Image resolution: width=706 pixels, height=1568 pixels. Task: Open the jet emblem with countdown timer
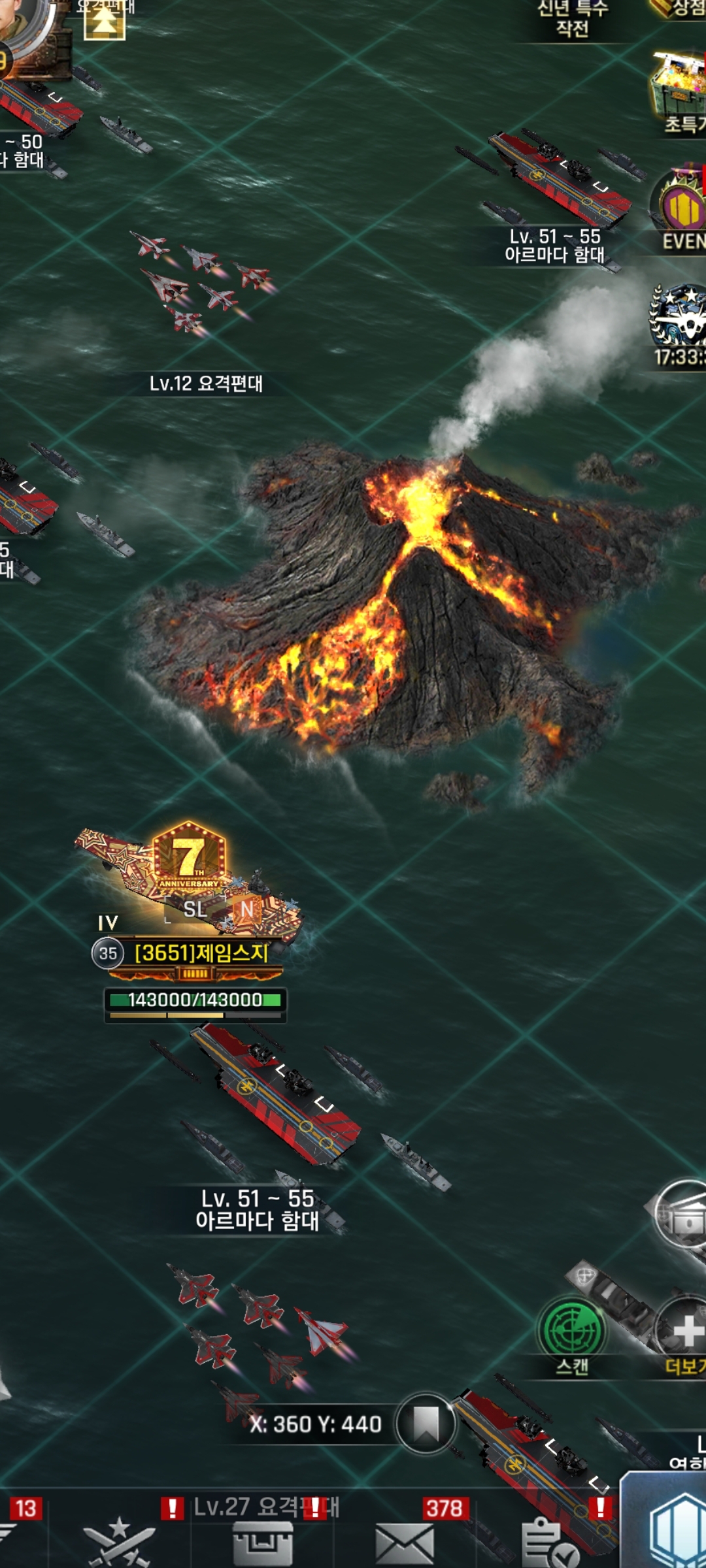(678, 317)
